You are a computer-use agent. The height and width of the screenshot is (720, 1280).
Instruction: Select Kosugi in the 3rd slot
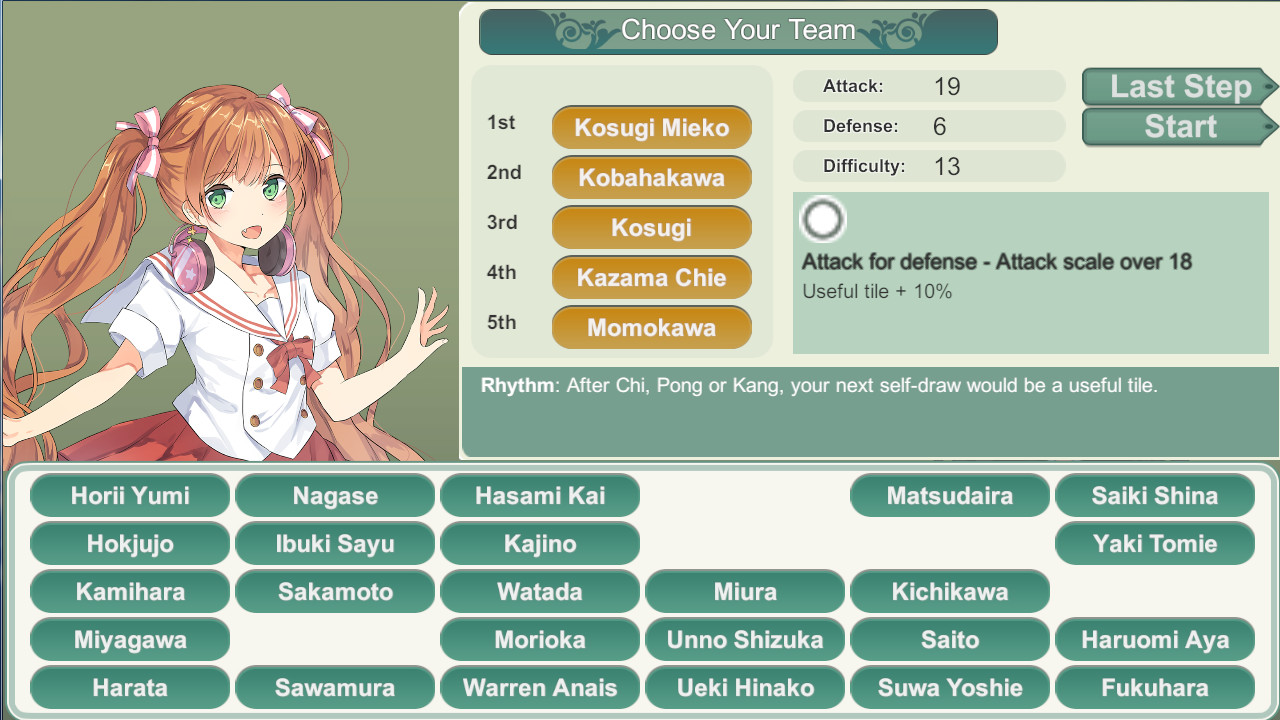tap(651, 227)
